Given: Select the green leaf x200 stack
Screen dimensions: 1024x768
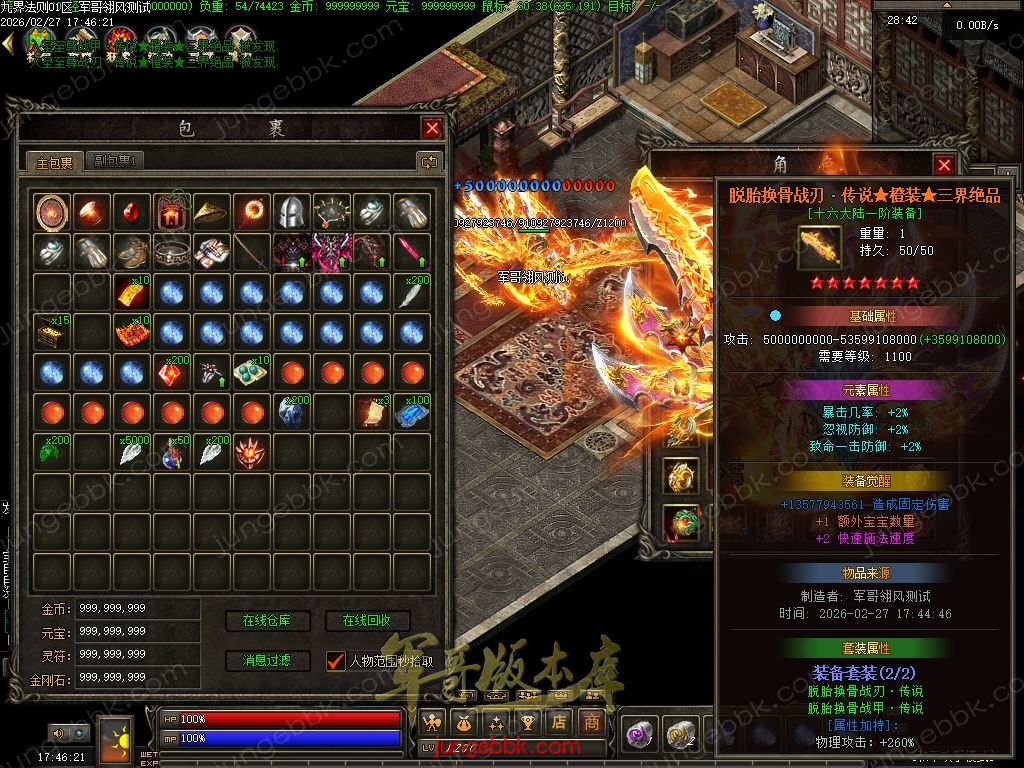Looking at the screenshot, I should [51, 451].
